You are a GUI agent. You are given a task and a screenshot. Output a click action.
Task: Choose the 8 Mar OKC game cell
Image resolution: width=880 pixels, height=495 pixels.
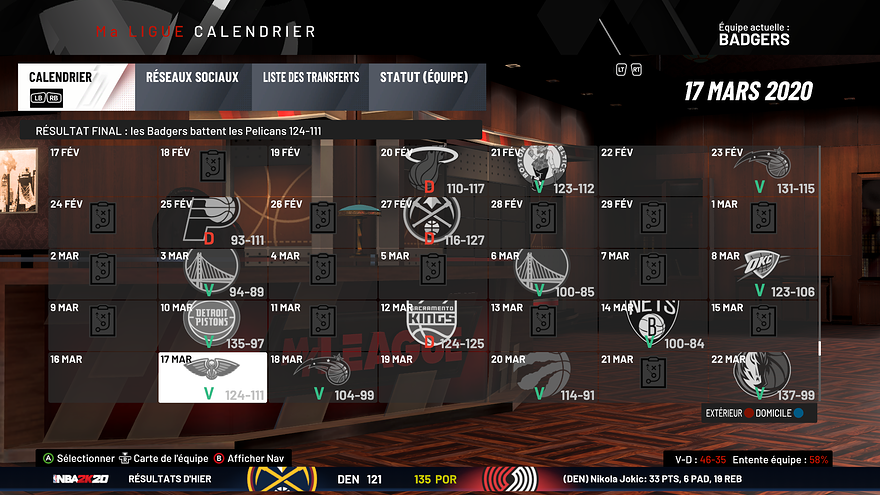pos(762,272)
